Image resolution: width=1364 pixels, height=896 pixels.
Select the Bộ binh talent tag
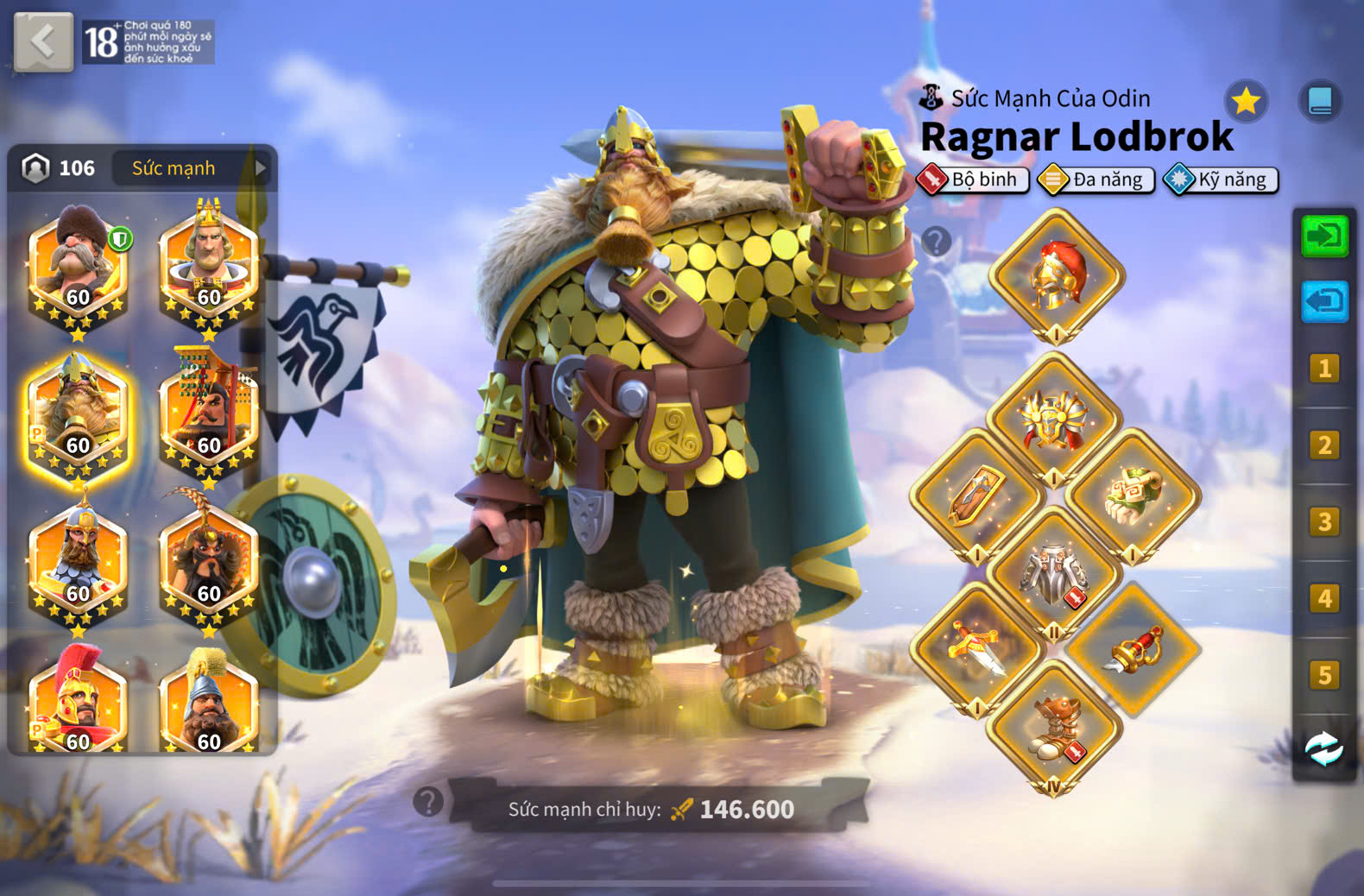coord(974,180)
